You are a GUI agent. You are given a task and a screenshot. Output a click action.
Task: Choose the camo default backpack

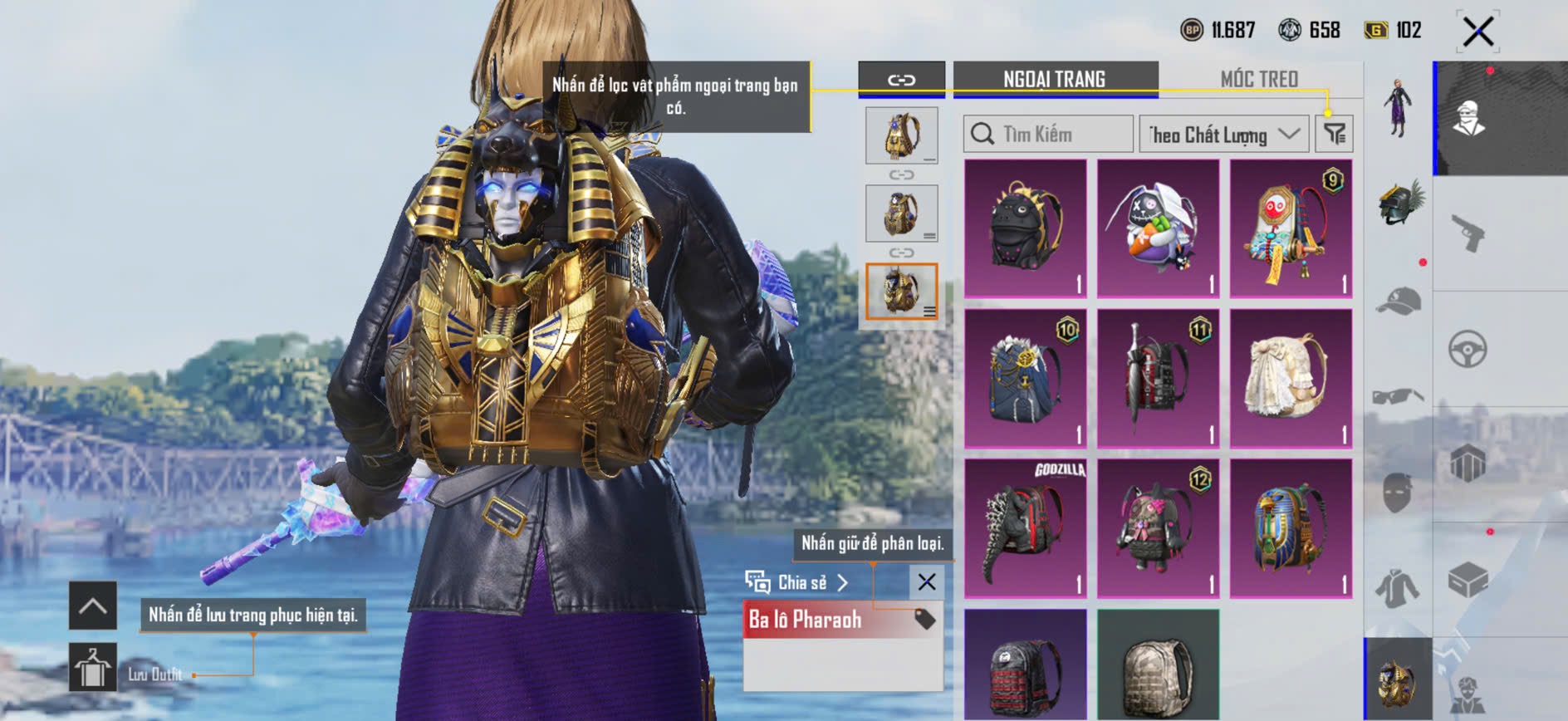(1158, 665)
